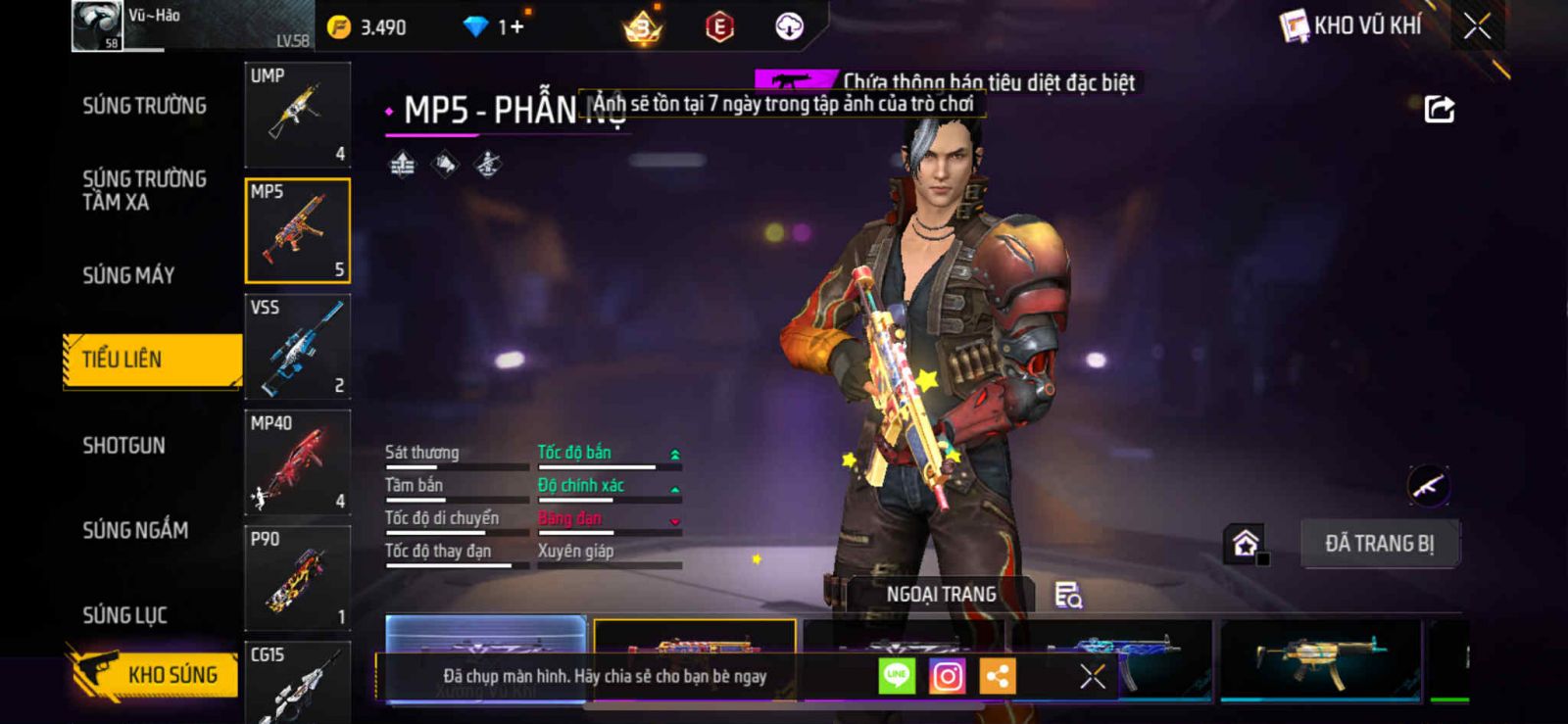
Task: Dismiss the screenshot share bar
Action: (x=1092, y=676)
